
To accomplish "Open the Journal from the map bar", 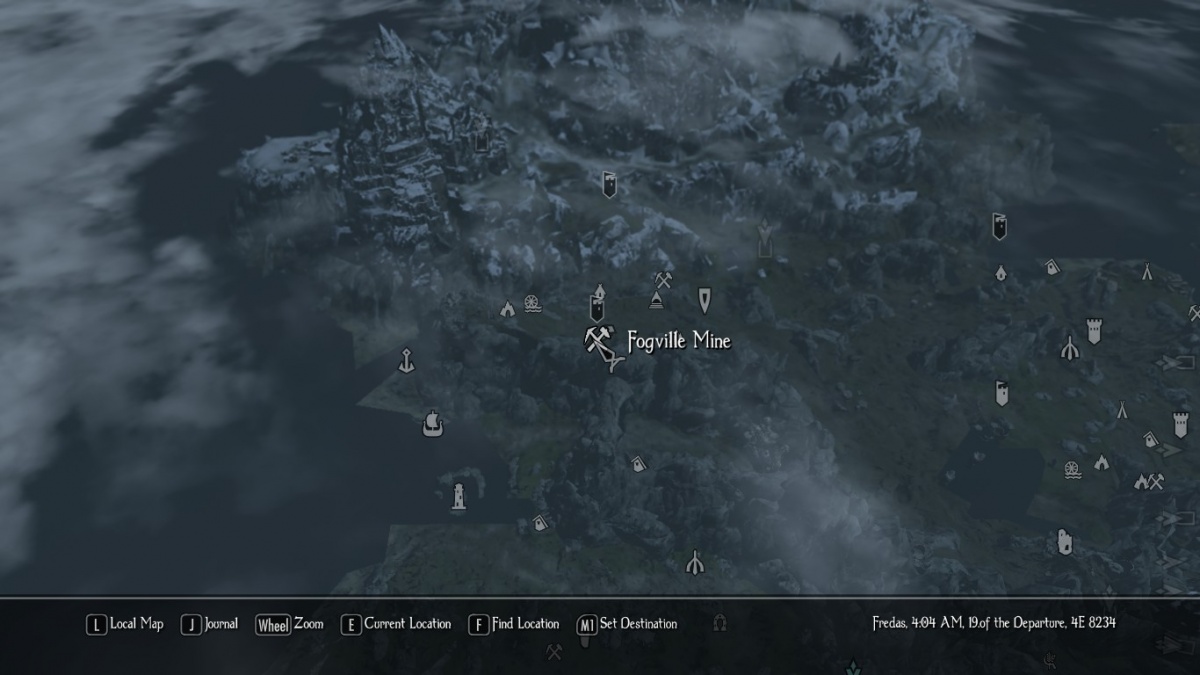I will tap(210, 624).
